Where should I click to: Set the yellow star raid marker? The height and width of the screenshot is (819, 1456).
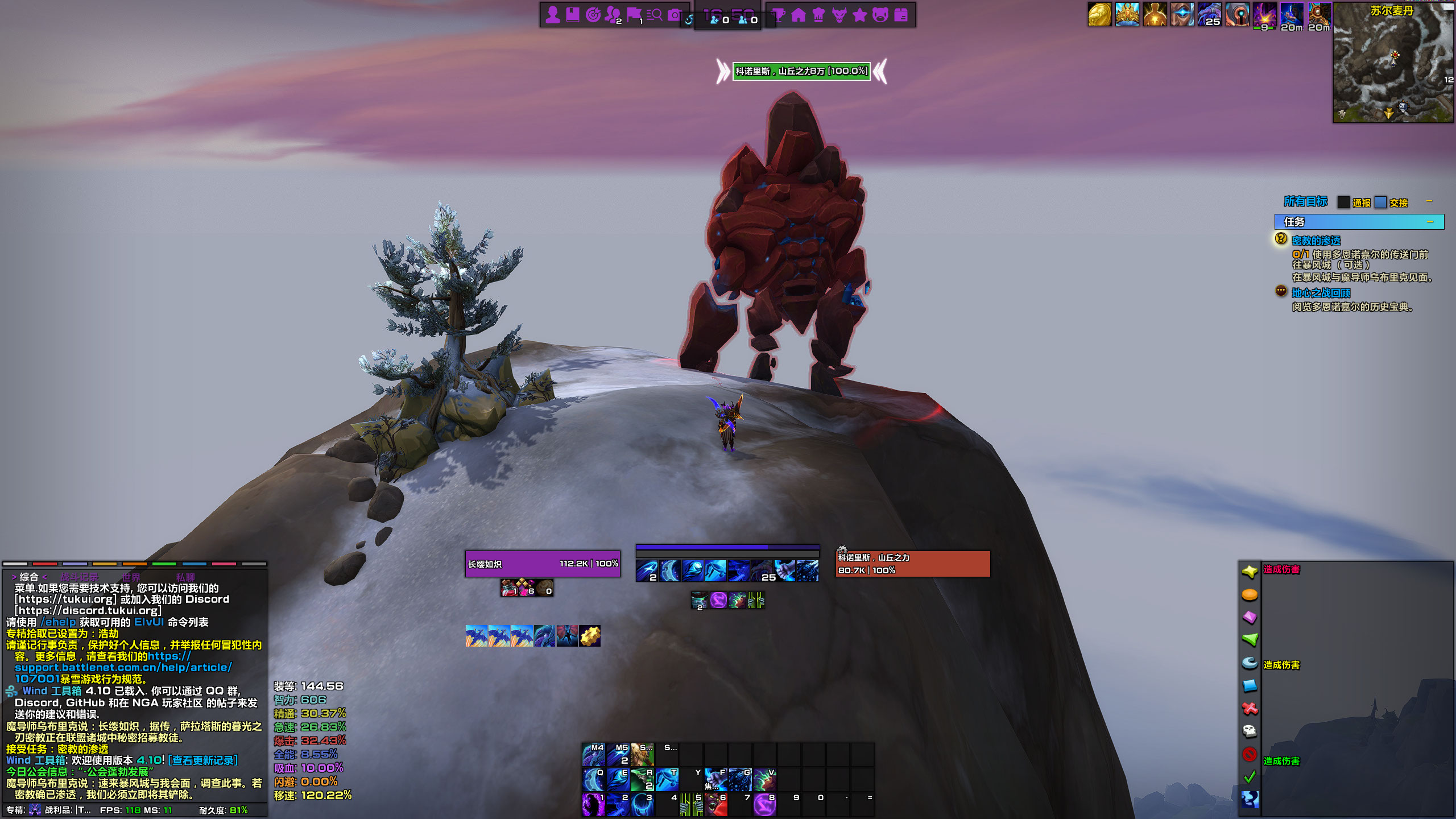point(1250,572)
